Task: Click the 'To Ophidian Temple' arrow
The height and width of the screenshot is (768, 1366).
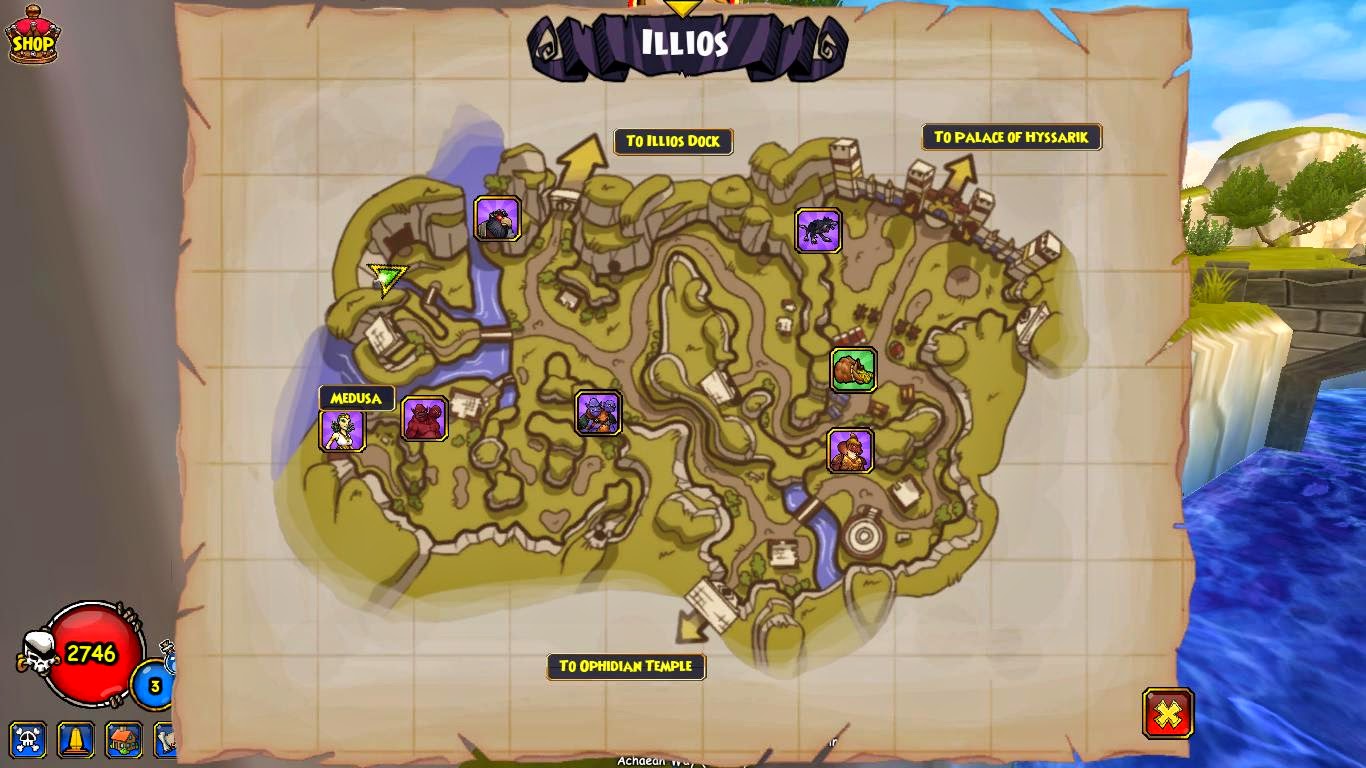Action: [x=627, y=667]
